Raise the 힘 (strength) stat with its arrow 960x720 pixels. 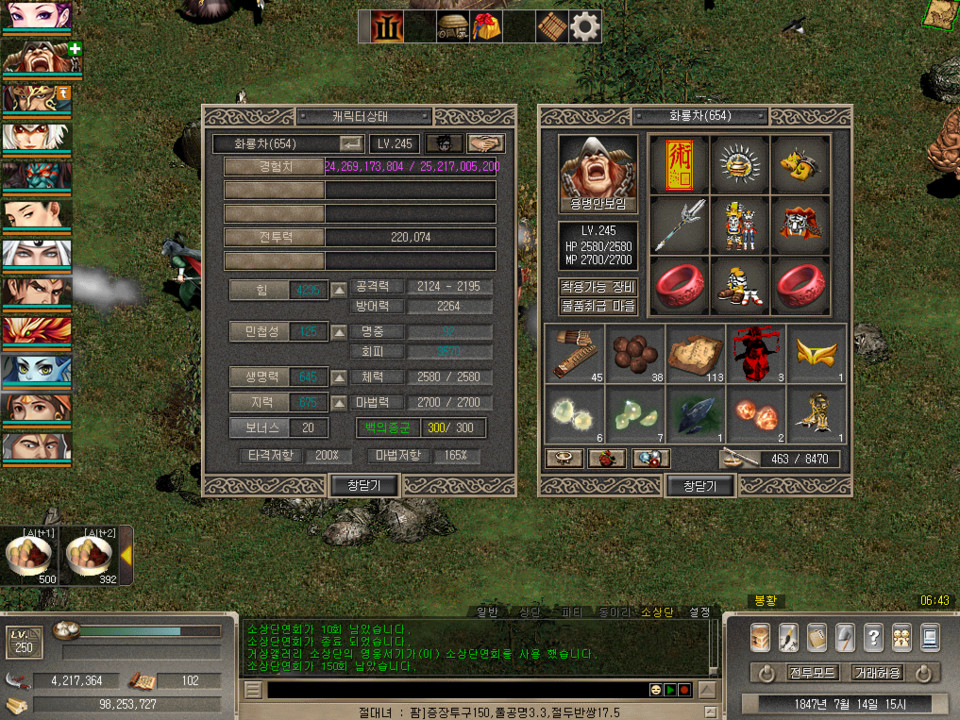pyautogui.click(x=340, y=290)
